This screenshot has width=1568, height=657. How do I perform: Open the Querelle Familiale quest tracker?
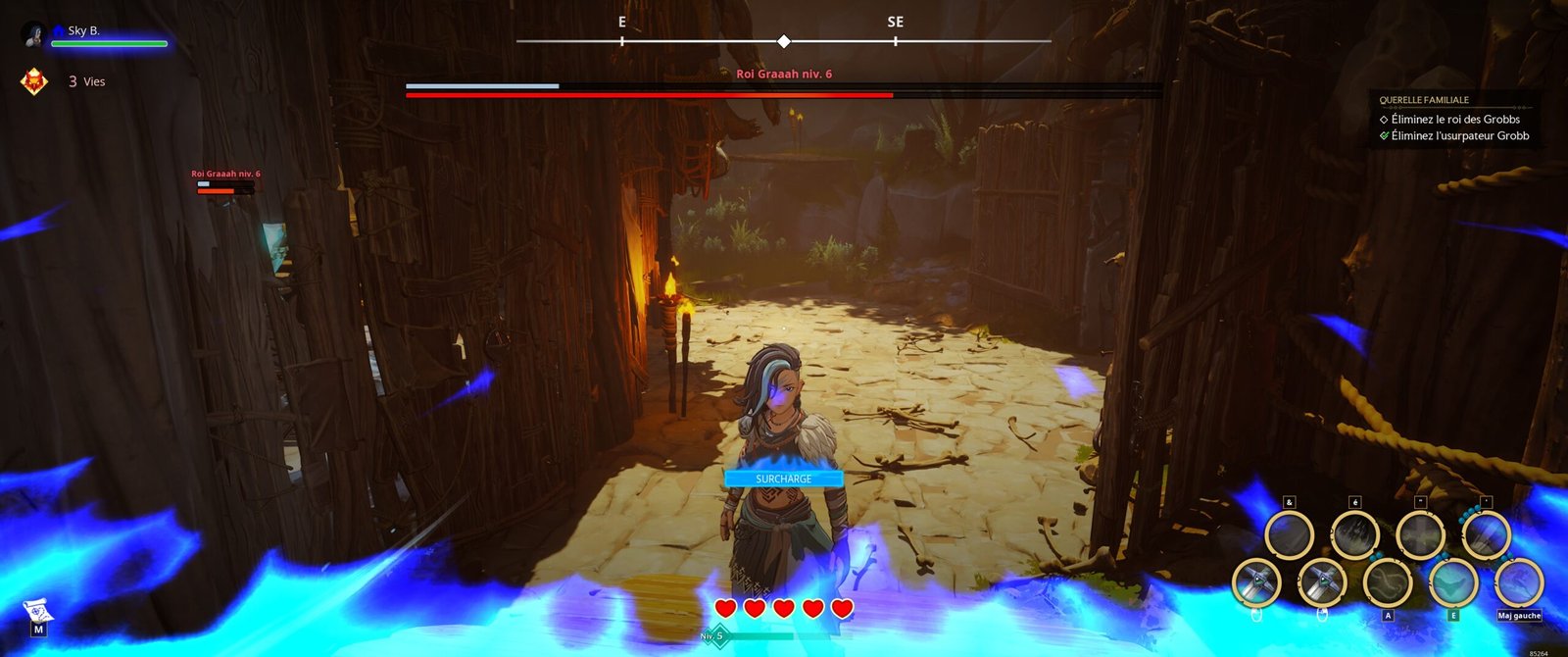[x=1423, y=100]
